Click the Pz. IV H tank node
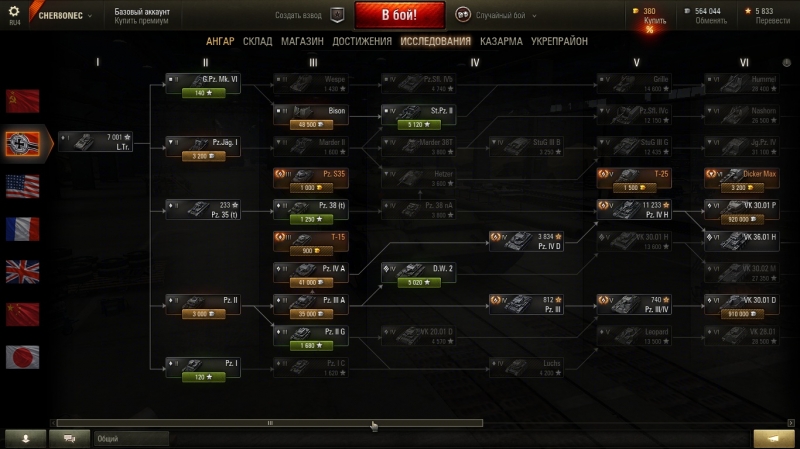 pos(634,209)
